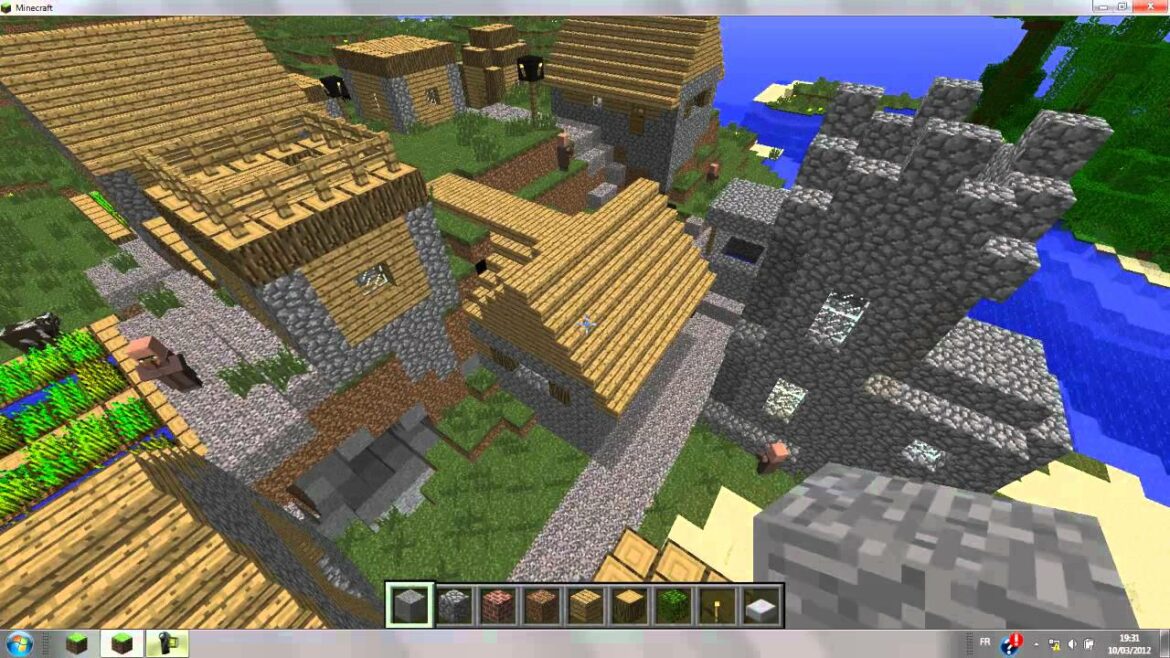The image size is (1170, 658).
Task: Open the Windows Start menu
Action: (19, 643)
